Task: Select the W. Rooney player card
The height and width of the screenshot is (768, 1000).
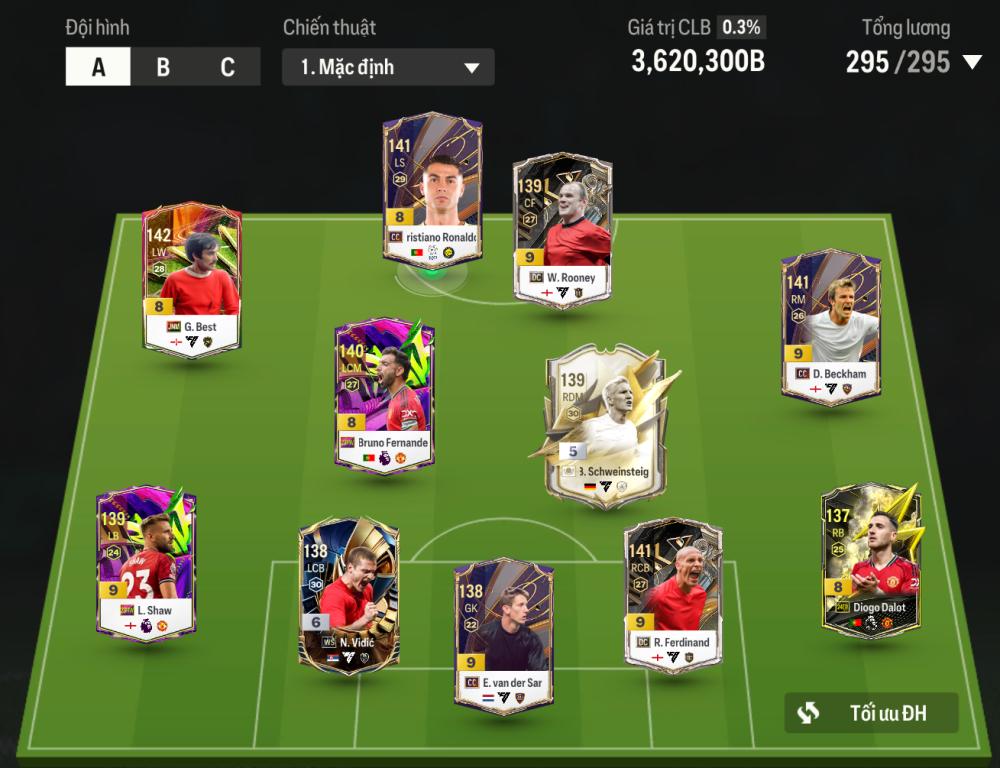Action: [562, 230]
